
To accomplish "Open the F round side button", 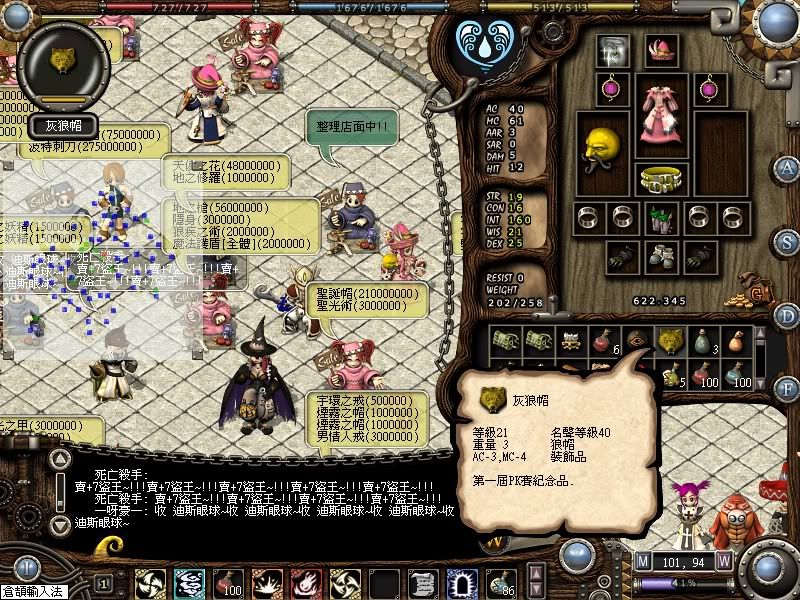I will click(788, 385).
